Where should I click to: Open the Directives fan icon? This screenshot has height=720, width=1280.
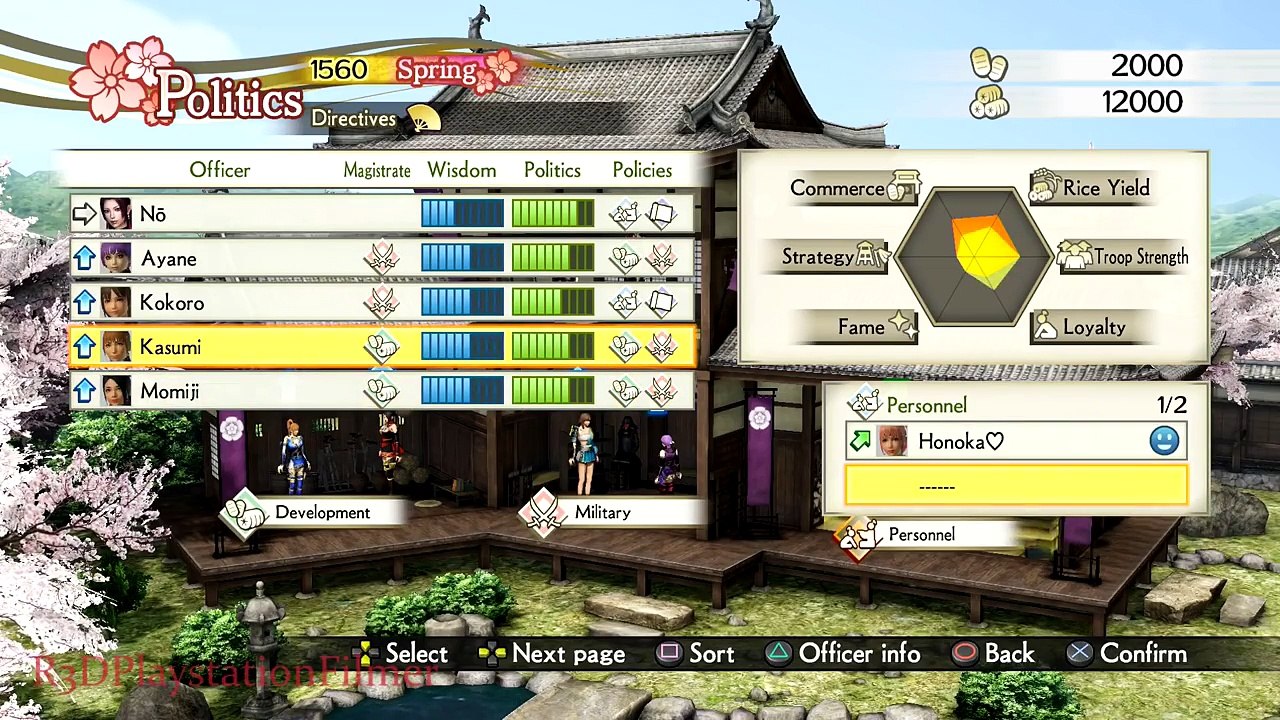pyautogui.click(x=424, y=119)
